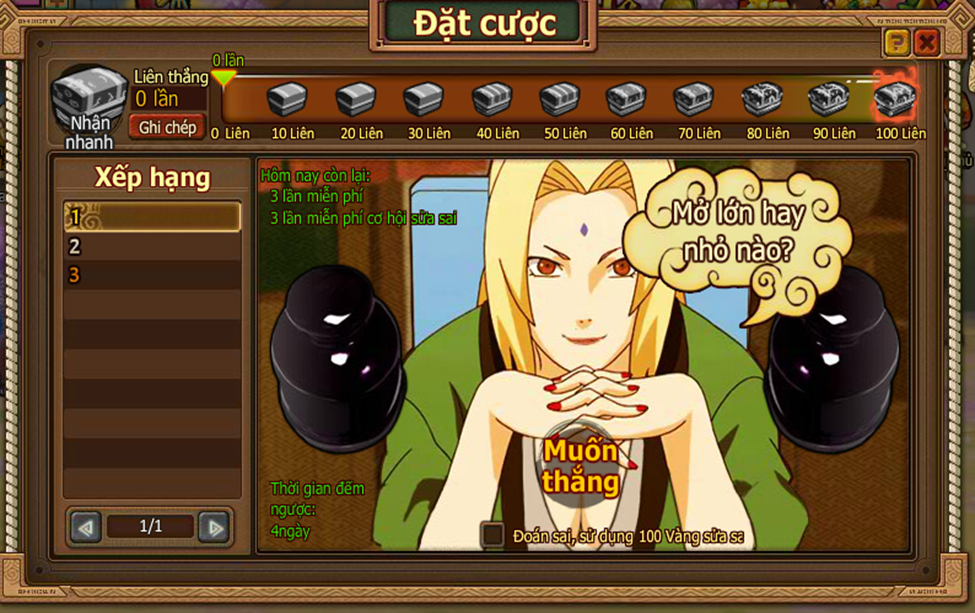Click the Ghi chép button

[167, 127]
